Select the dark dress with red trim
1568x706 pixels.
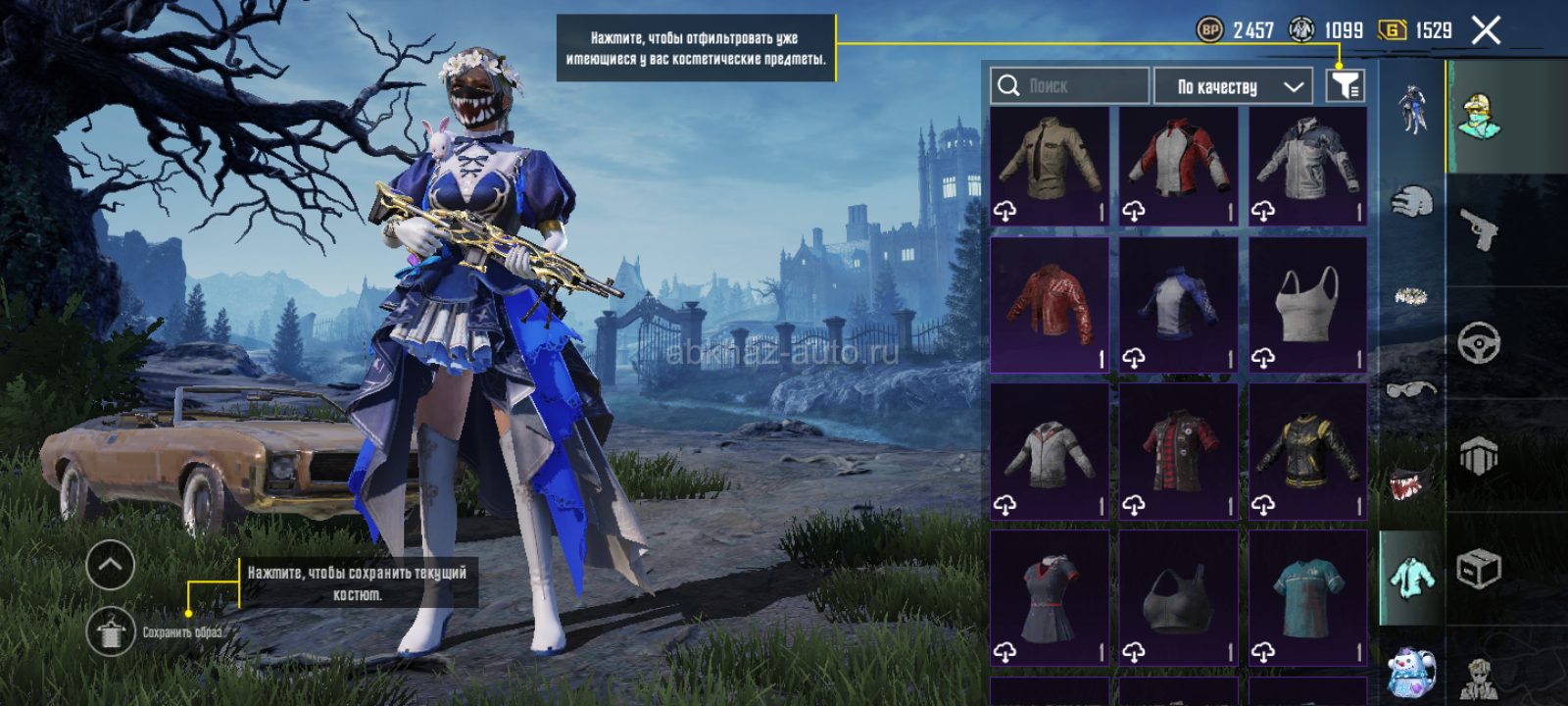pos(1050,598)
